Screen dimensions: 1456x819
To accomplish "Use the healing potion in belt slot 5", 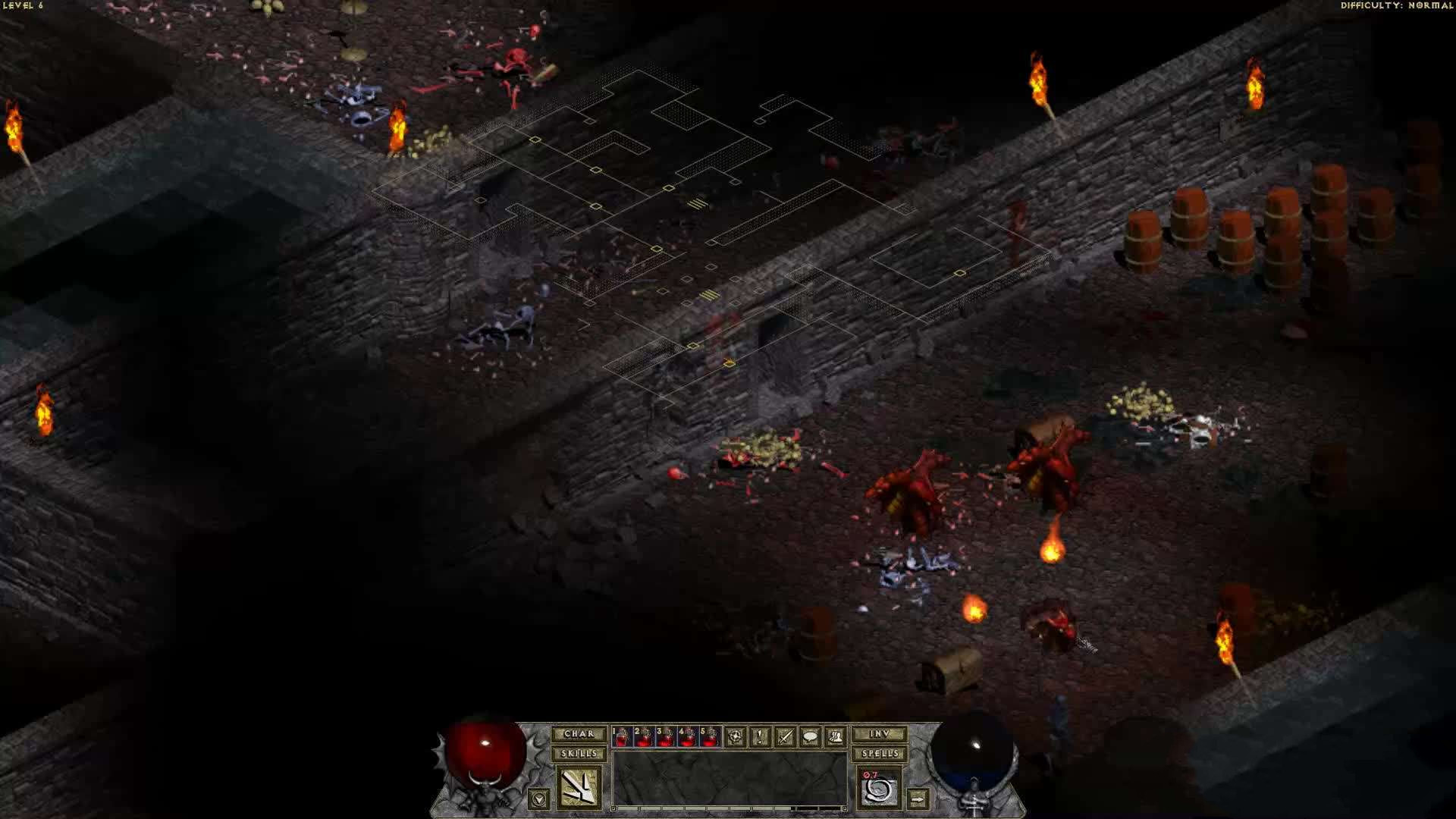I will coord(710,737).
